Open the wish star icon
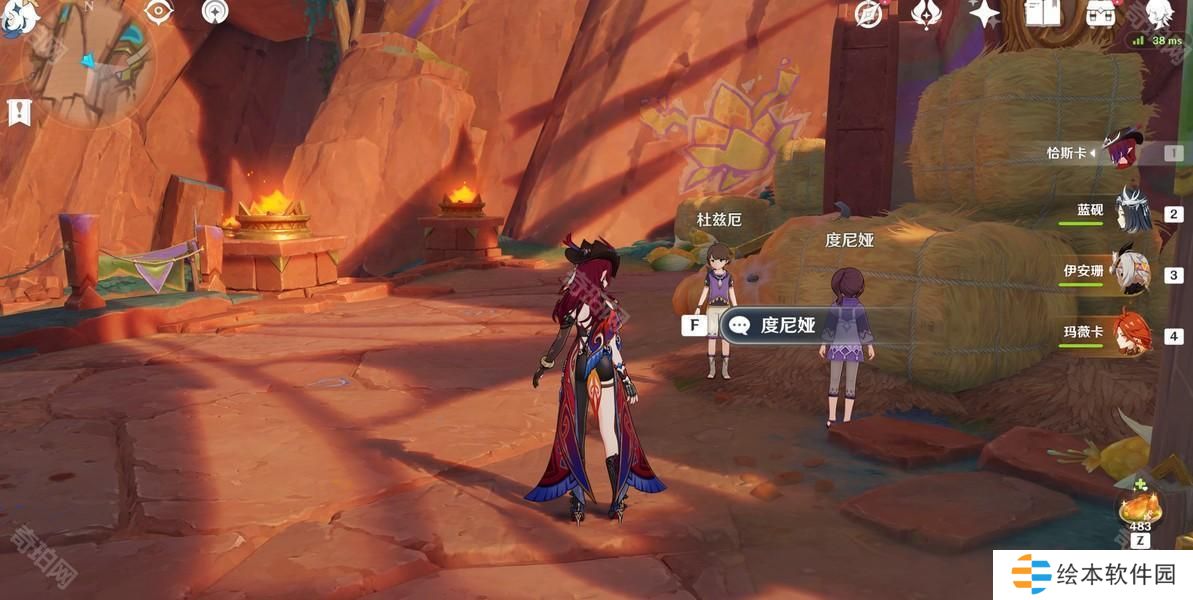 coord(985,13)
